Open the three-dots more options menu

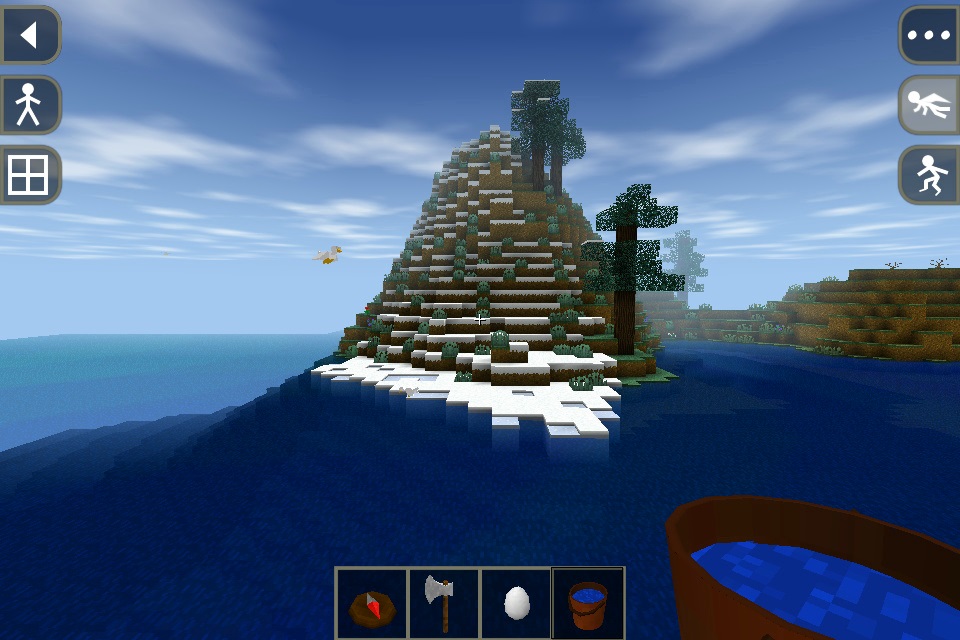[x=929, y=36]
